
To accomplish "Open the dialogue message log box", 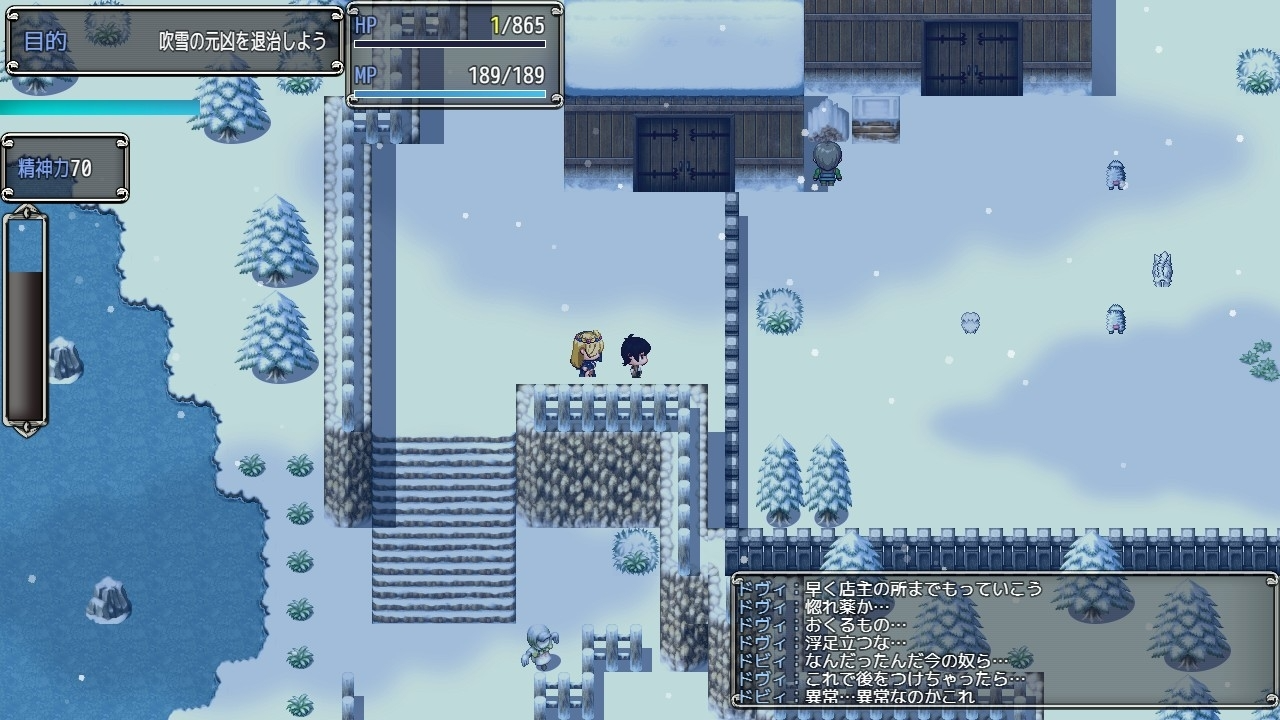I will pyautogui.click(x=1004, y=641).
